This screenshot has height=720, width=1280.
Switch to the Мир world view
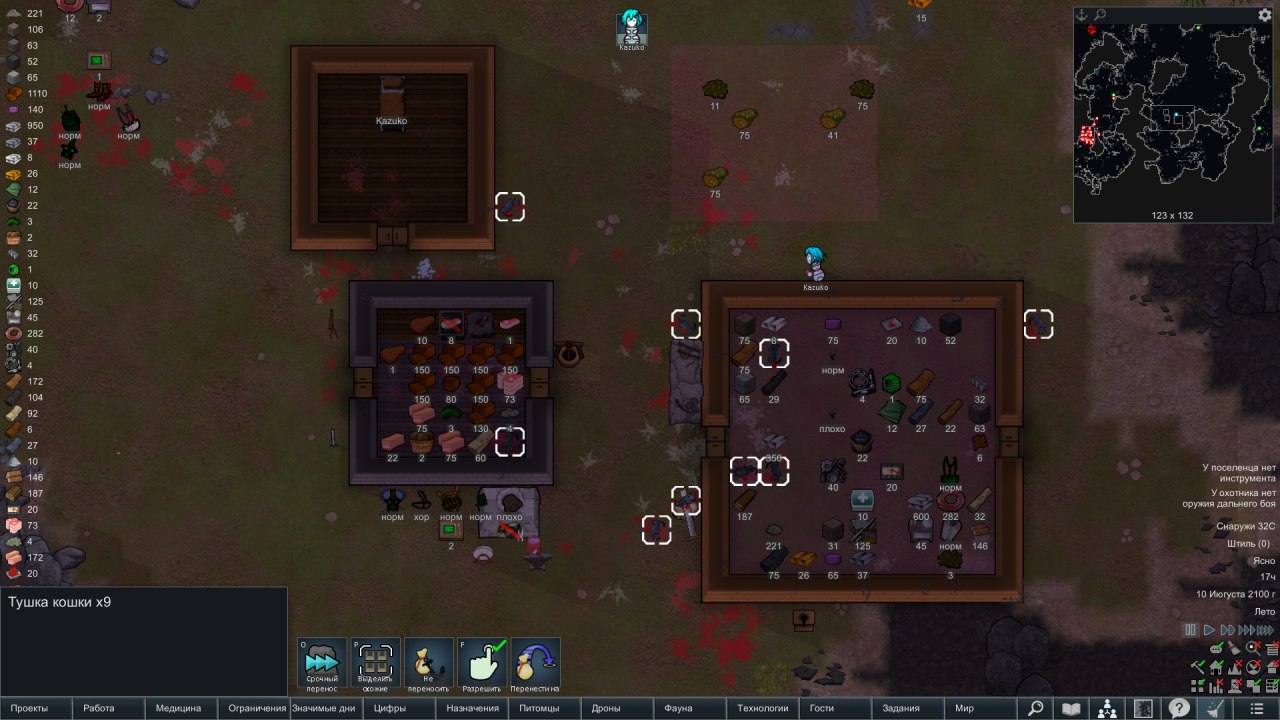[964, 708]
